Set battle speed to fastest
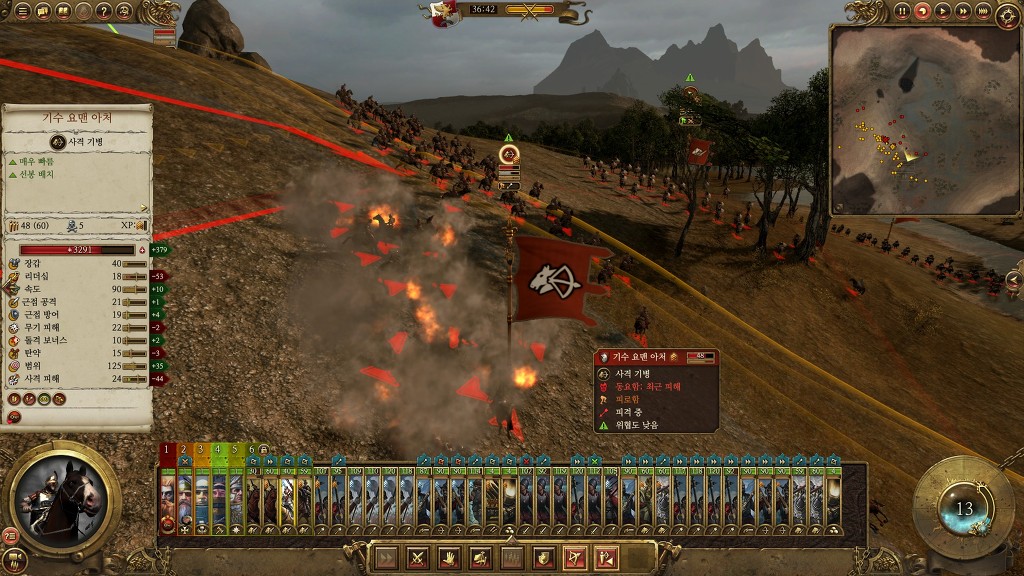 coord(984,11)
